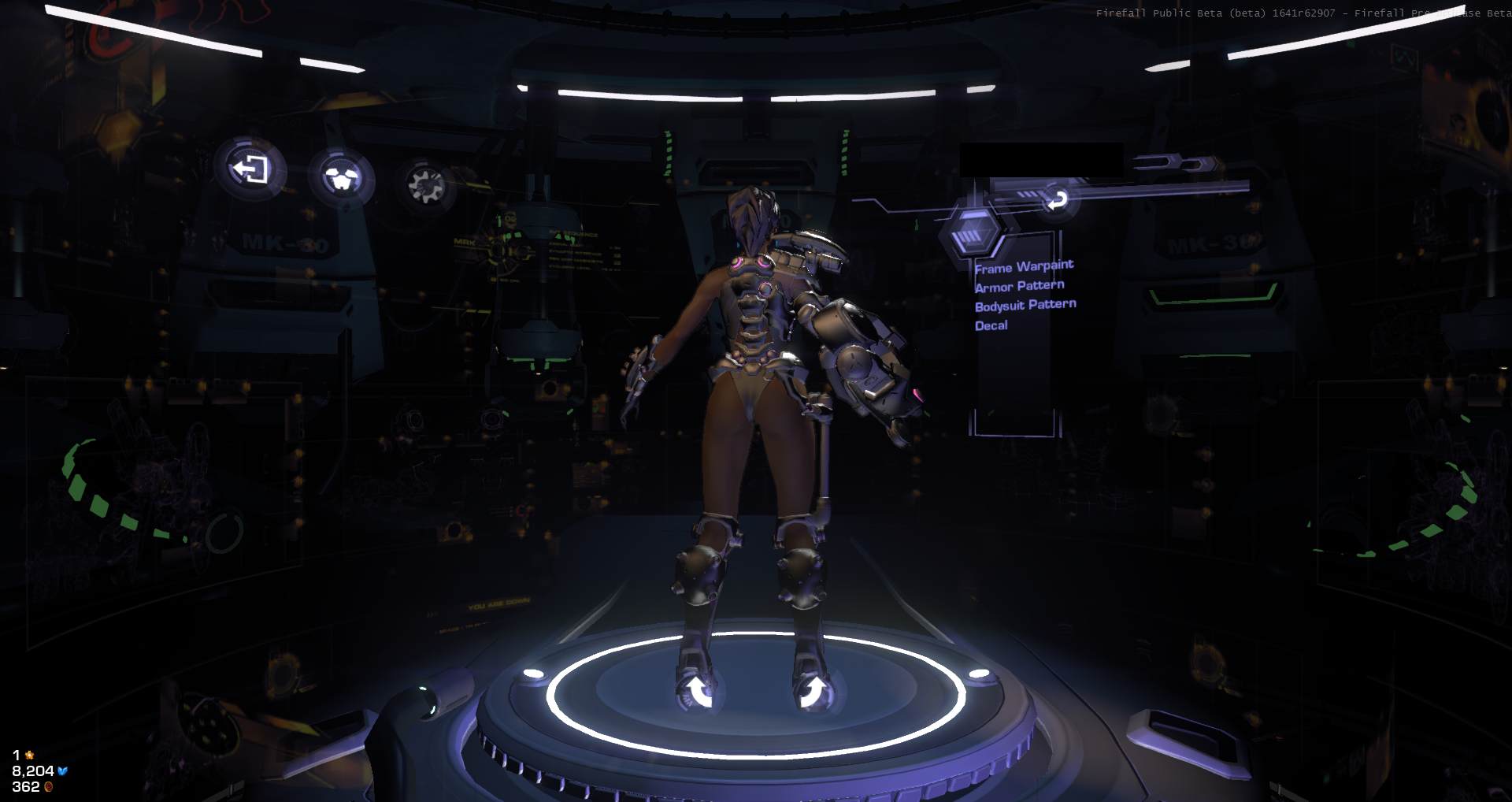This screenshot has height=802, width=1512.
Task: Open the Armor Pattern option
Action: tap(1019, 286)
